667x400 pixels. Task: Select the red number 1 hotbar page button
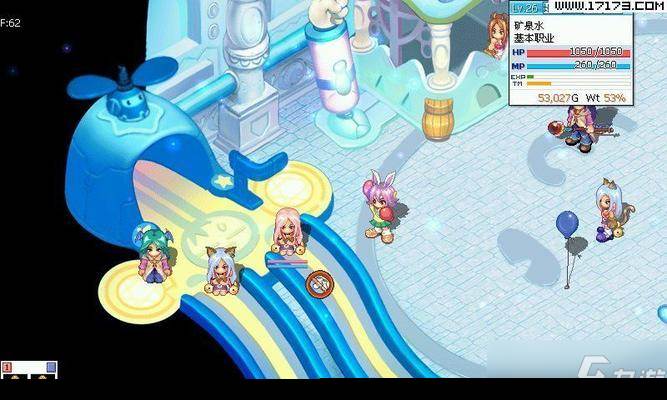click(6, 368)
